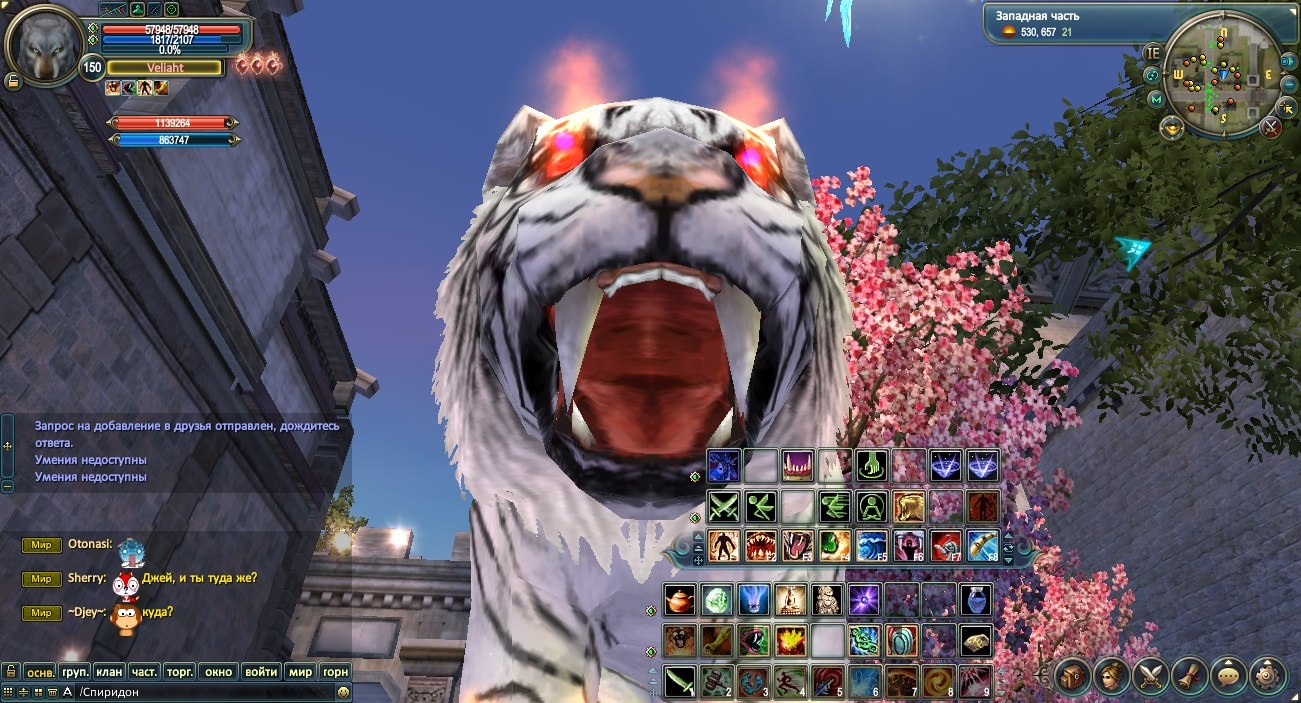Use the golden Buddha statue item
Viewport: 1301px width, 703px height.
791,600
